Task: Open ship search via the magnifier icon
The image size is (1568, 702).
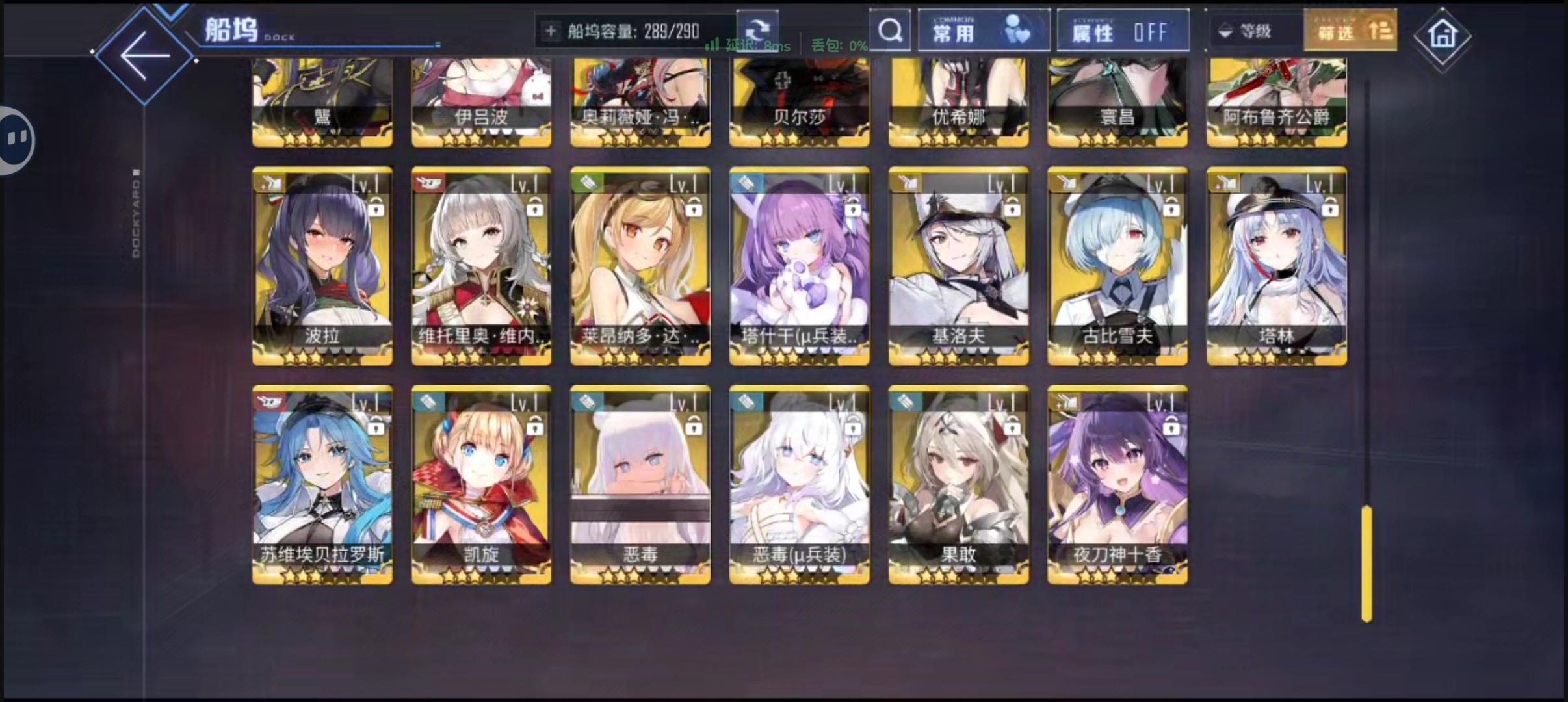Action: [x=889, y=30]
